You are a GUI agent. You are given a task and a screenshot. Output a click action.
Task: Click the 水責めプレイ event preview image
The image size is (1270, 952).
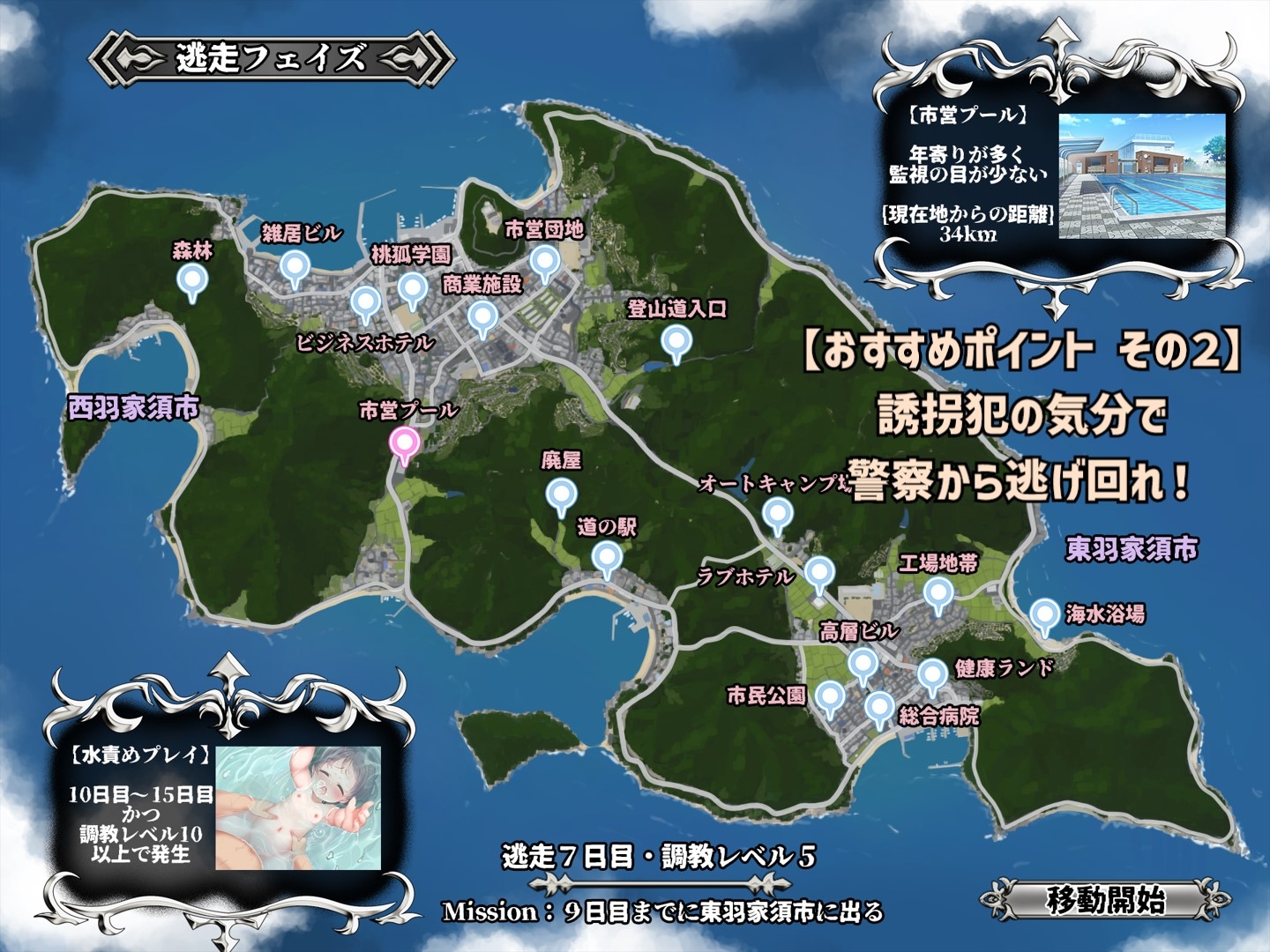click(300, 809)
